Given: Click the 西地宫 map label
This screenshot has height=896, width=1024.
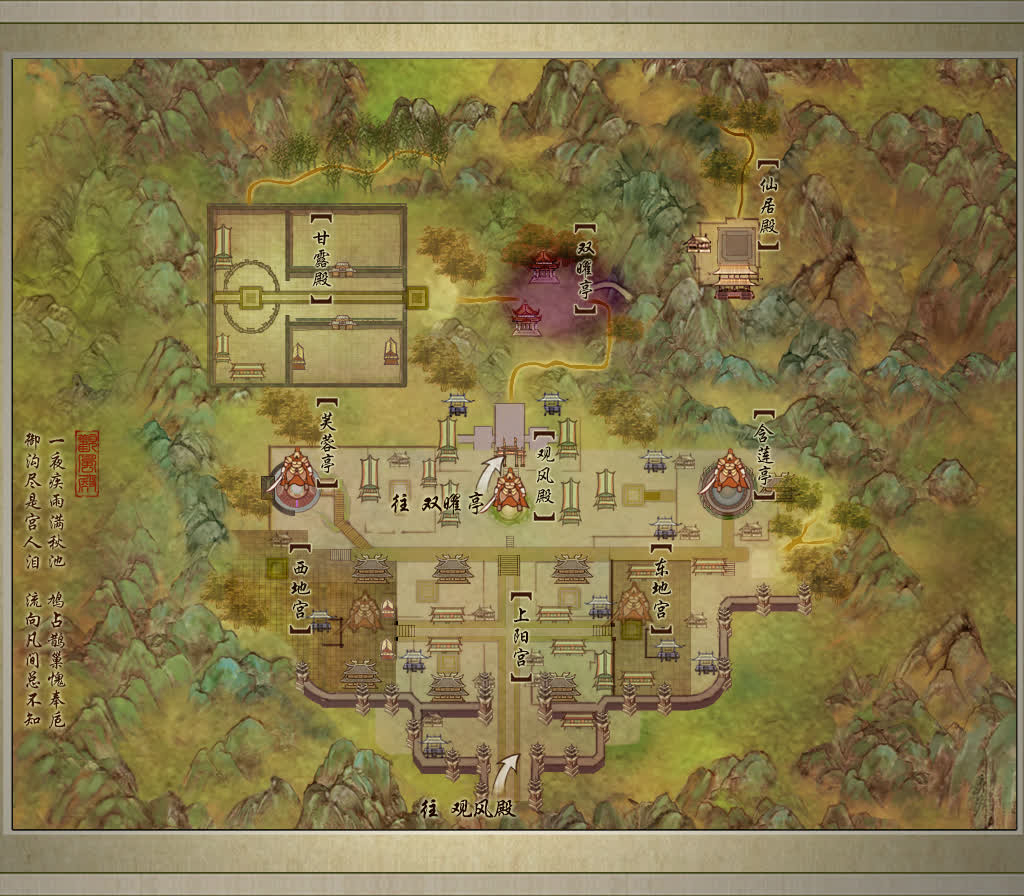Looking at the screenshot, I should click(299, 590).
